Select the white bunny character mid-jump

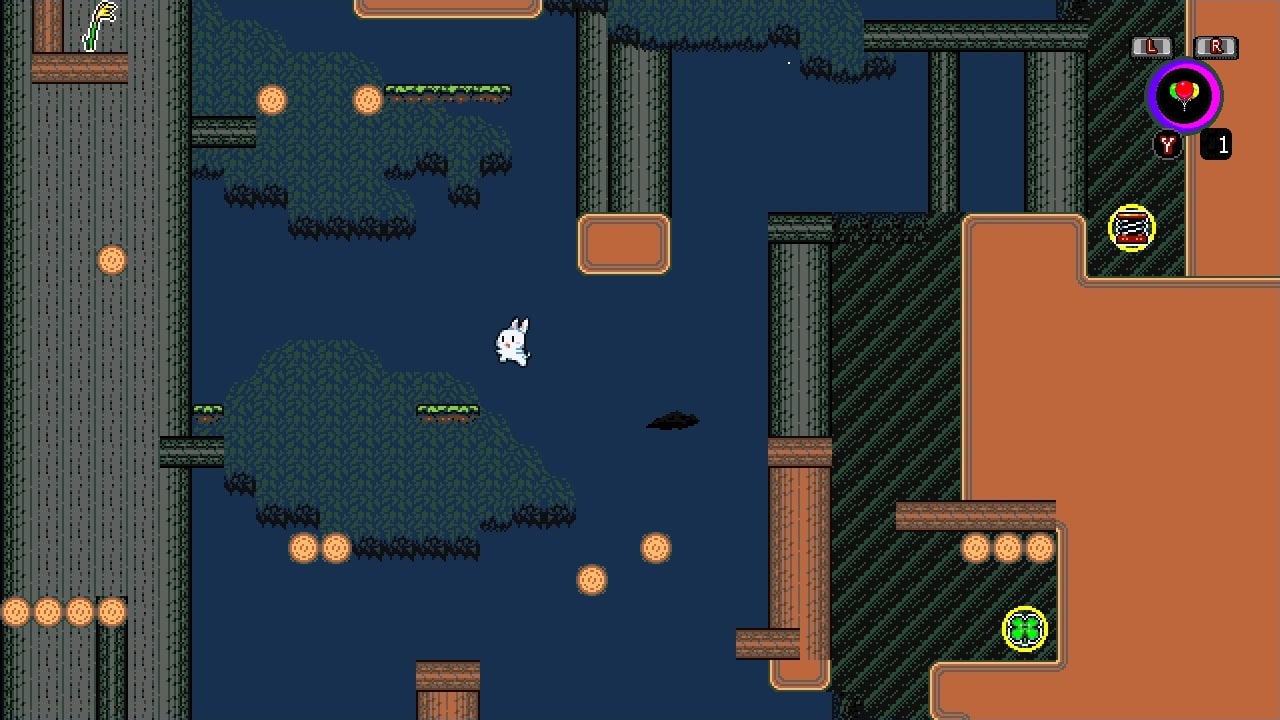[512, 342]
